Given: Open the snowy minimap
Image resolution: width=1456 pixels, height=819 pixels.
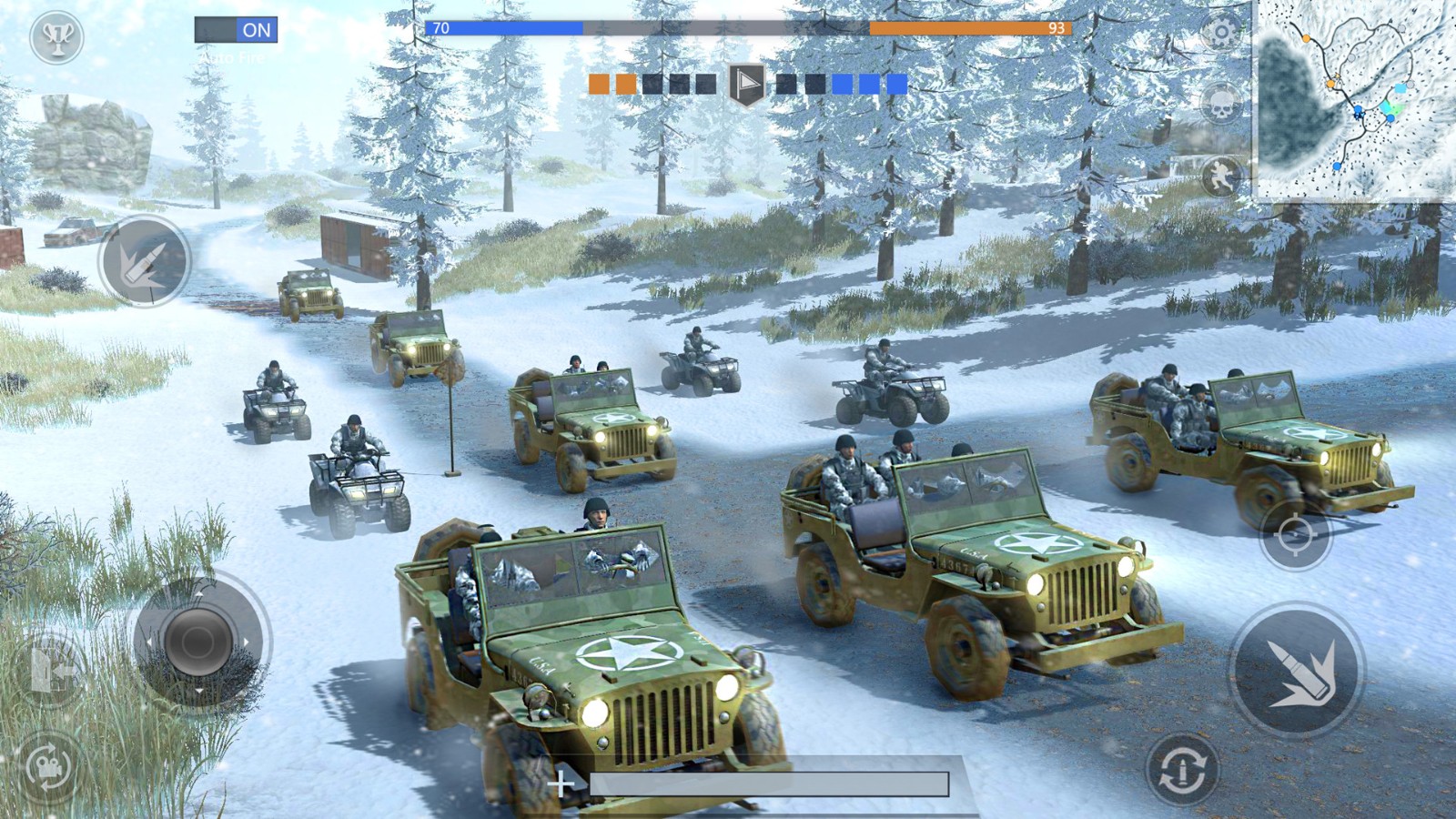Looking at the screenshot, I should click(1356, 98).
